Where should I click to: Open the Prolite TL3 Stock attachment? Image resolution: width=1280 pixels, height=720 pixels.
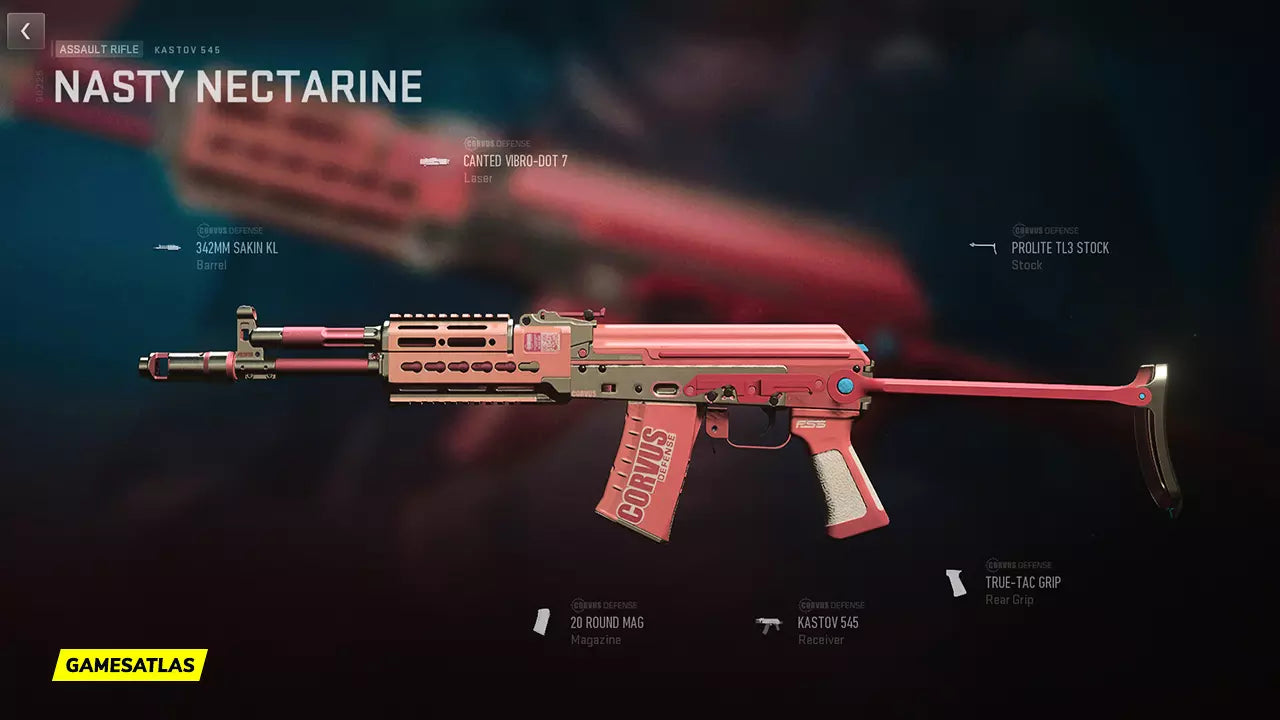tap(1059, 248)
